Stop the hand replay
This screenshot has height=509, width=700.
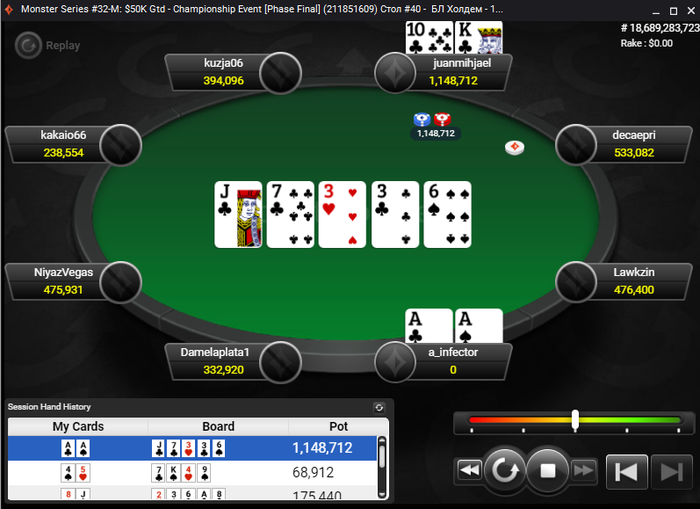pyautogui.click(x=548, y=470)
